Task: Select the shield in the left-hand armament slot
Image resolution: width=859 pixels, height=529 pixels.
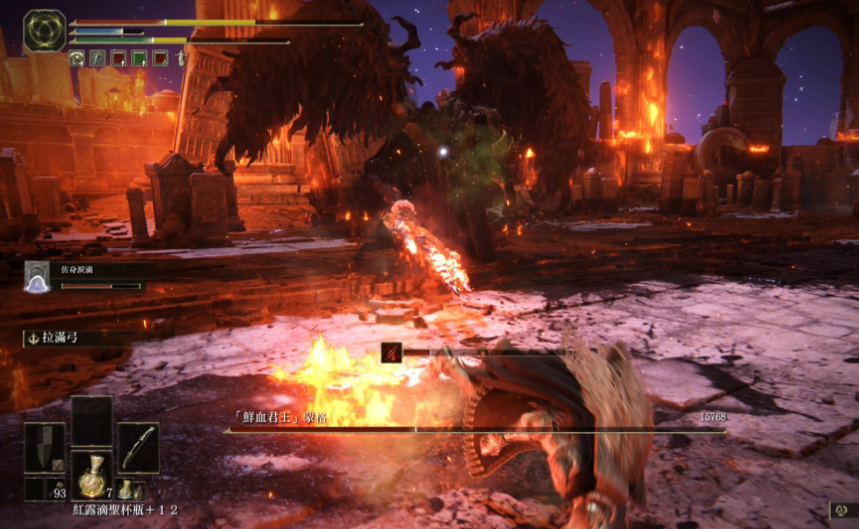Action: coord(45,447)
